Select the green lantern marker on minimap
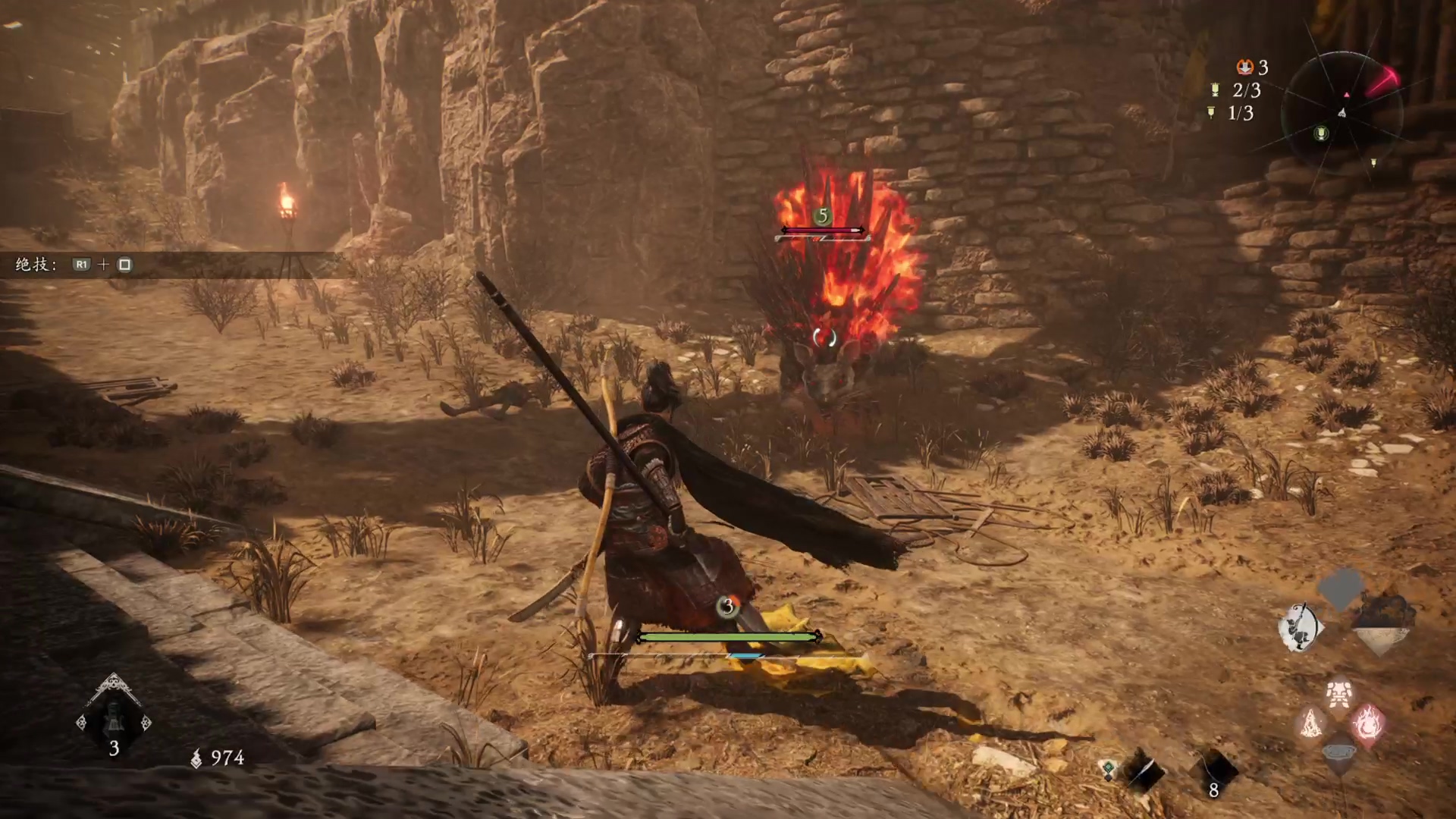The image size is (1456, 819). pos(1321,134)
